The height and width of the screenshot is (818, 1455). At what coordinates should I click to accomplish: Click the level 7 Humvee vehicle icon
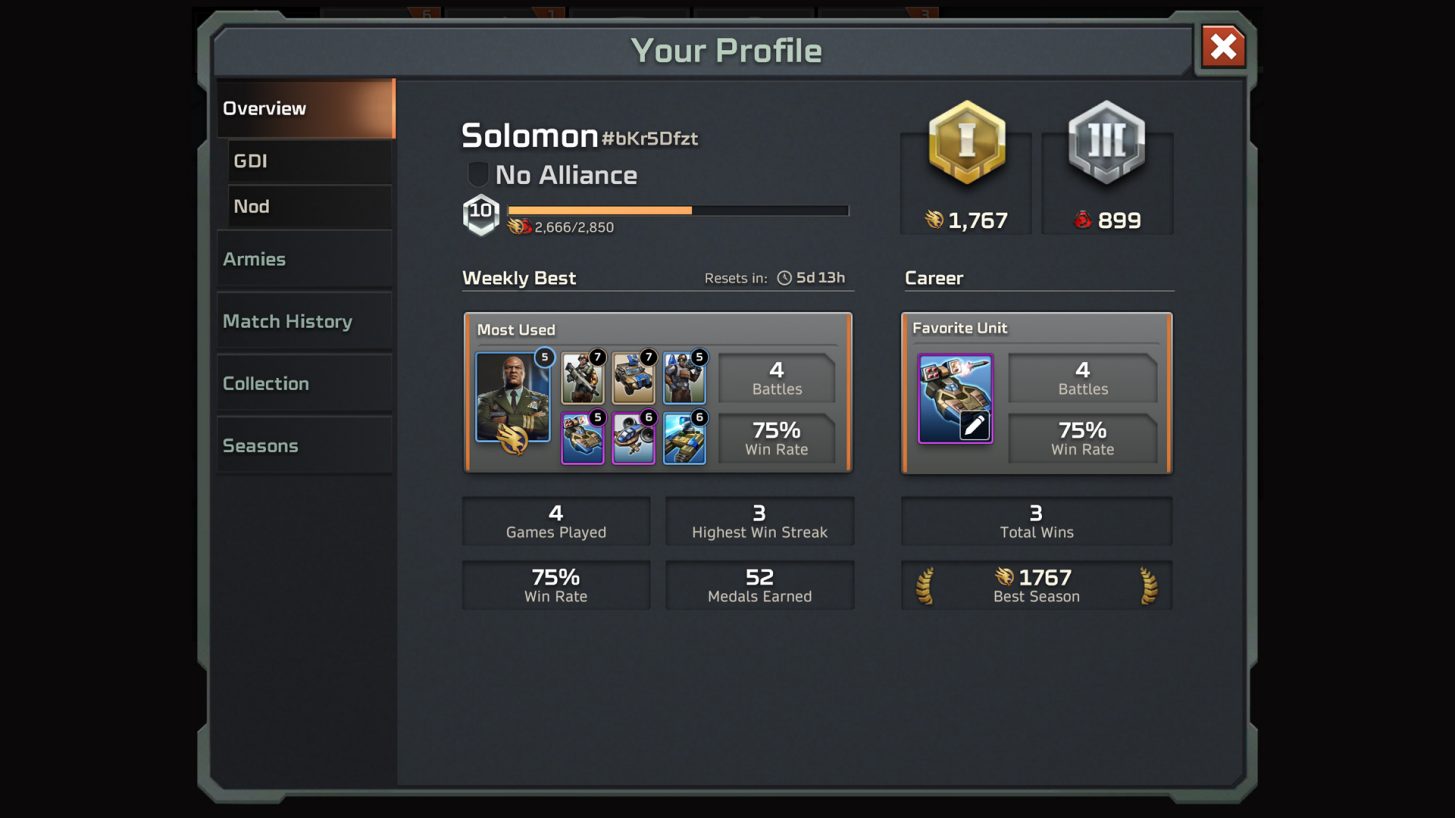click(633, 377)
